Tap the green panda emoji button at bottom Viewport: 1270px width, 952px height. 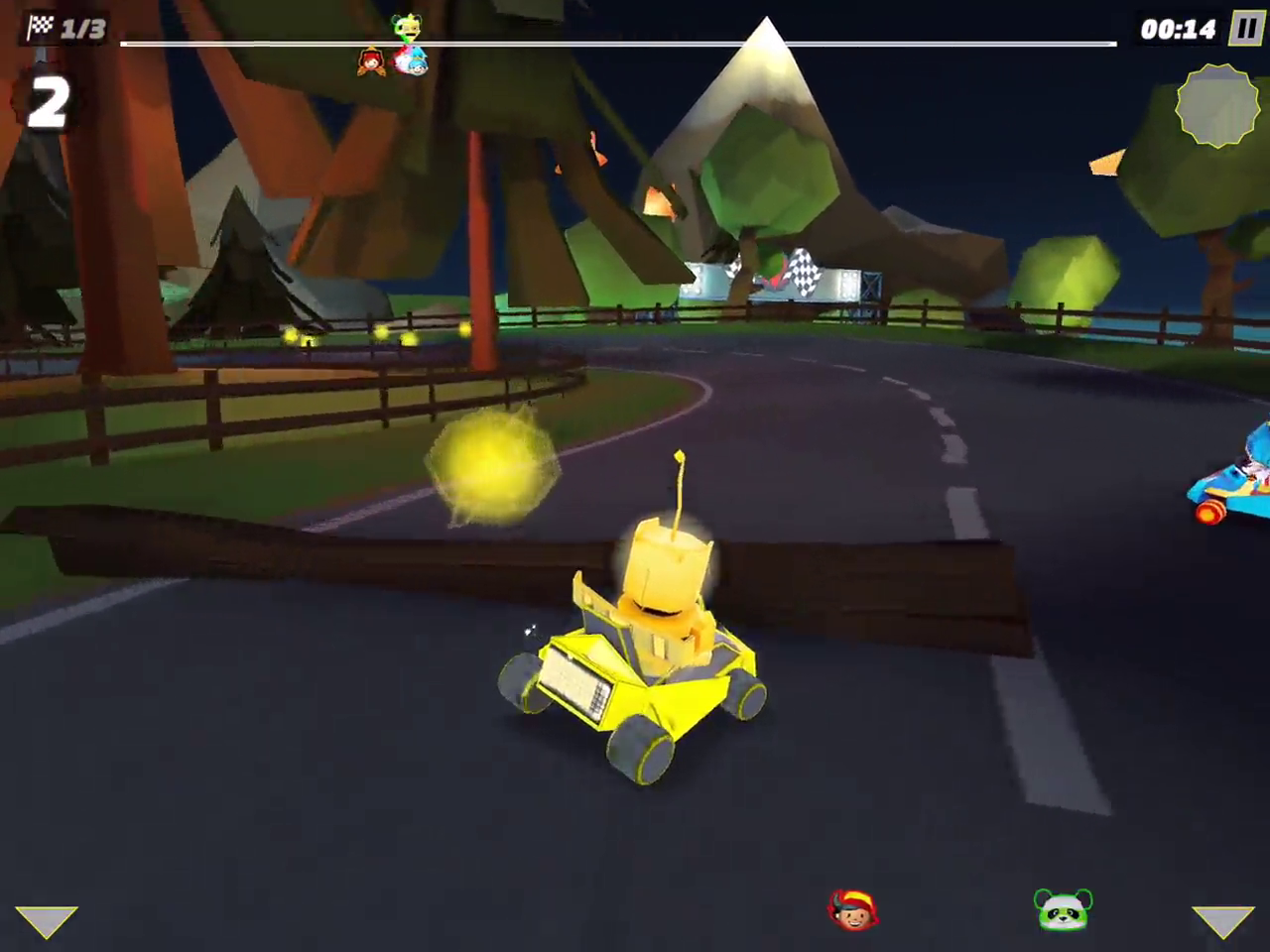point(1063,908)
